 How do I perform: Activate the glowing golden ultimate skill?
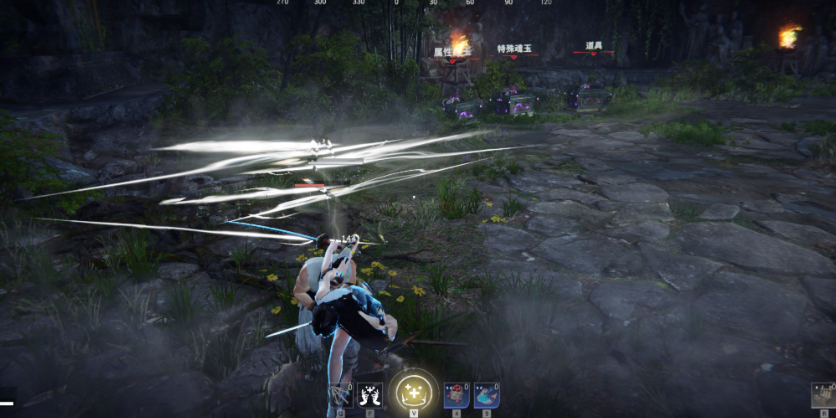click(413, 393)
